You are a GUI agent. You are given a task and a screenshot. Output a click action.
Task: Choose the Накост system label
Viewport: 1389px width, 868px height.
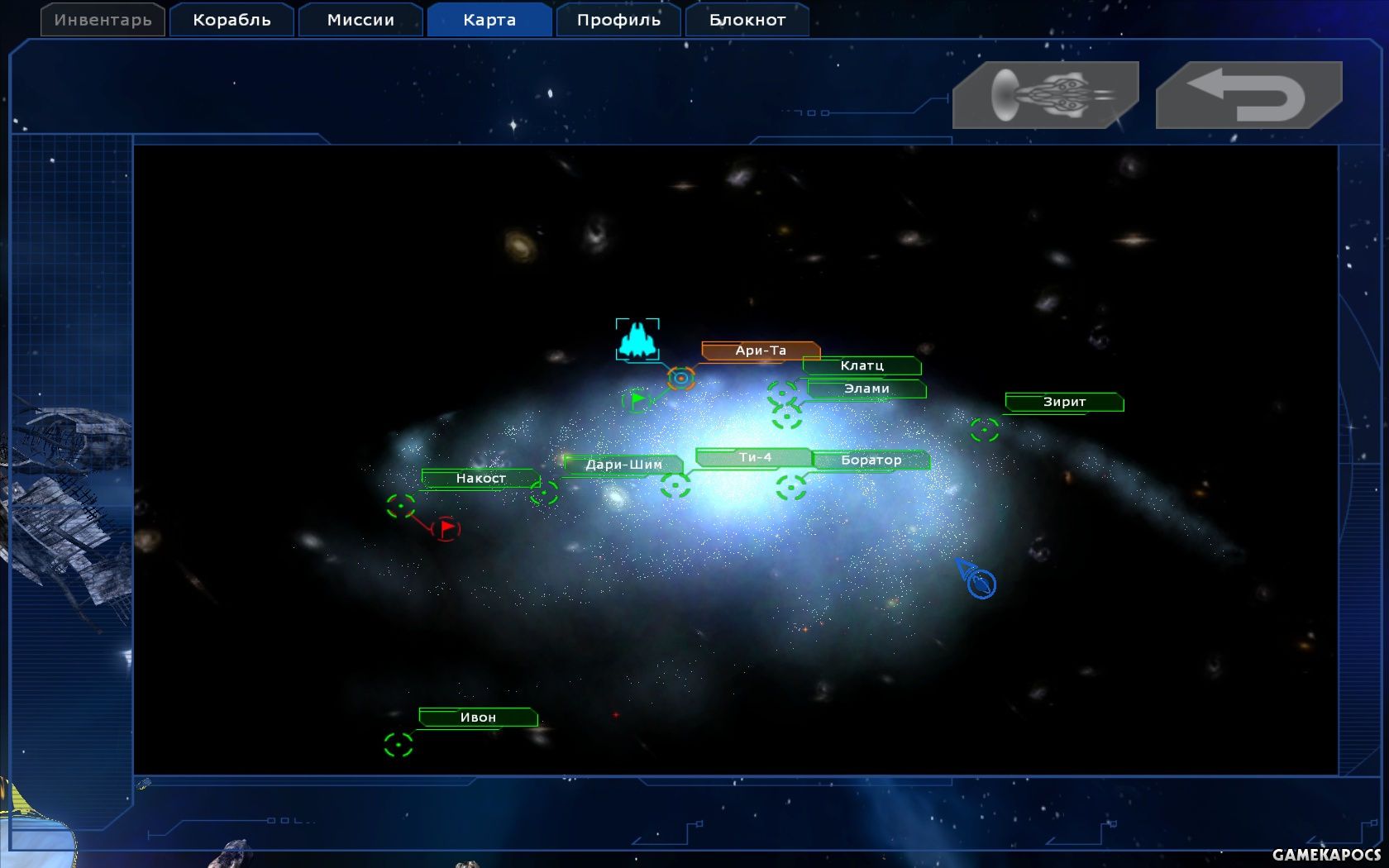(480, 478)
